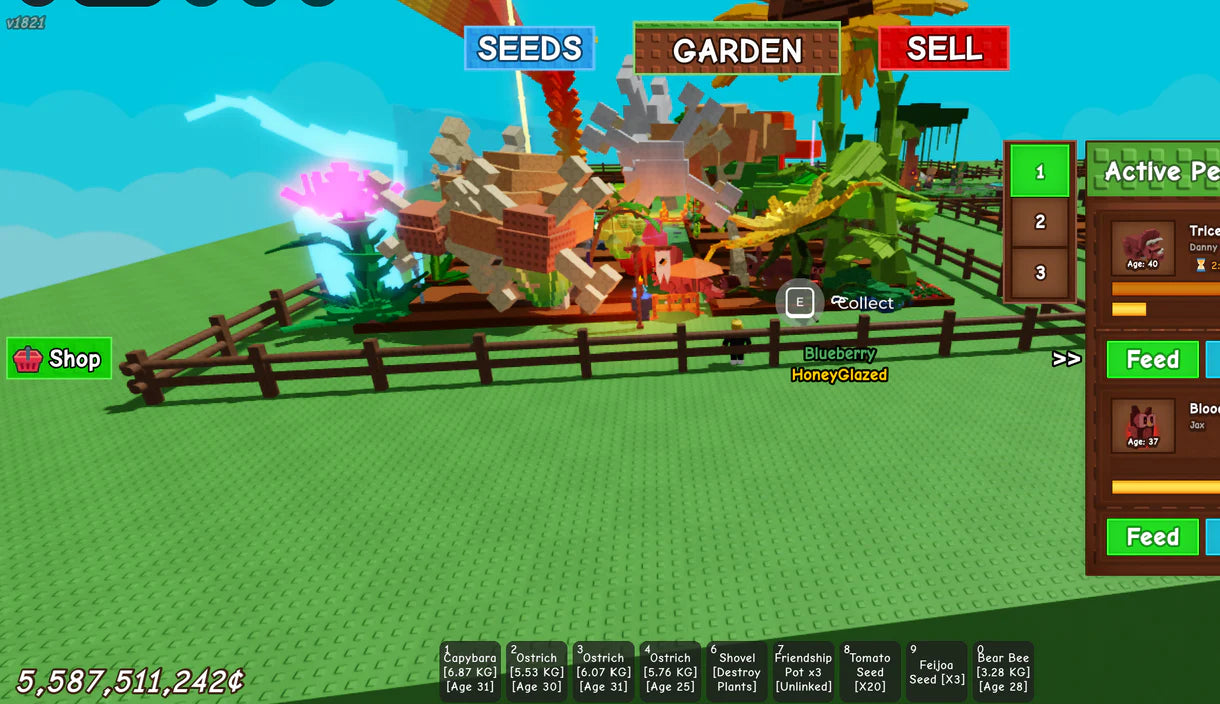1220x704 pixels.
Task: Select the Friendship Pot hotbar slot
Action: 803,671
